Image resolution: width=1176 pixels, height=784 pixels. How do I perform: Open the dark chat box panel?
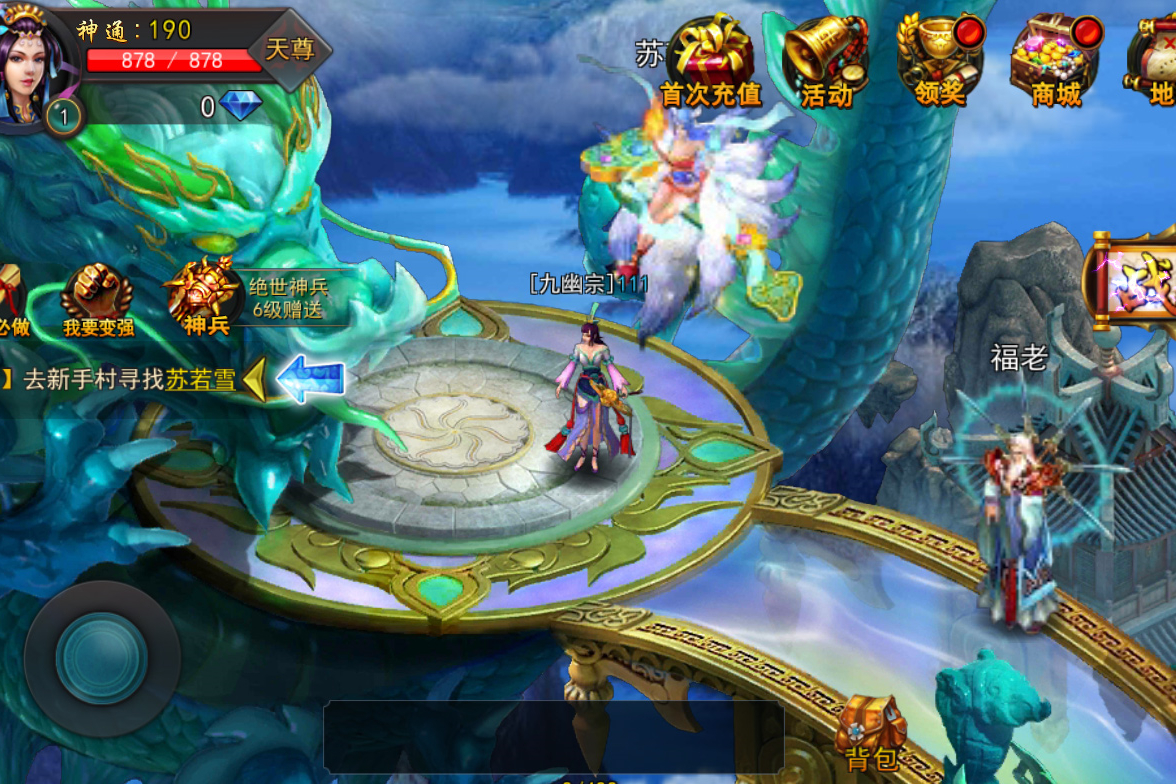(553, 737)
